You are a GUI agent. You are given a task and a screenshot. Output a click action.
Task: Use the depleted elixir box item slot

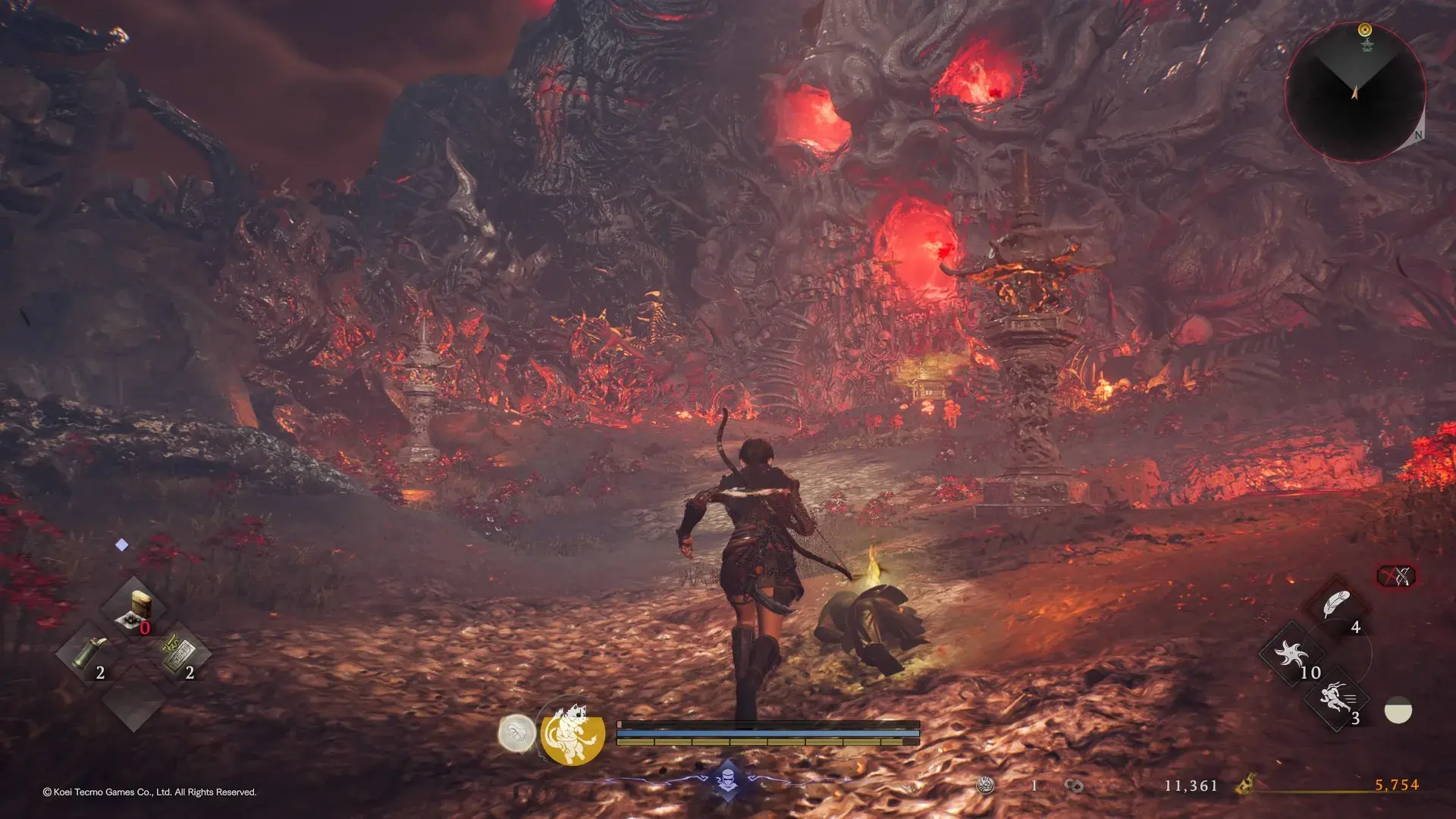[135, 608]
